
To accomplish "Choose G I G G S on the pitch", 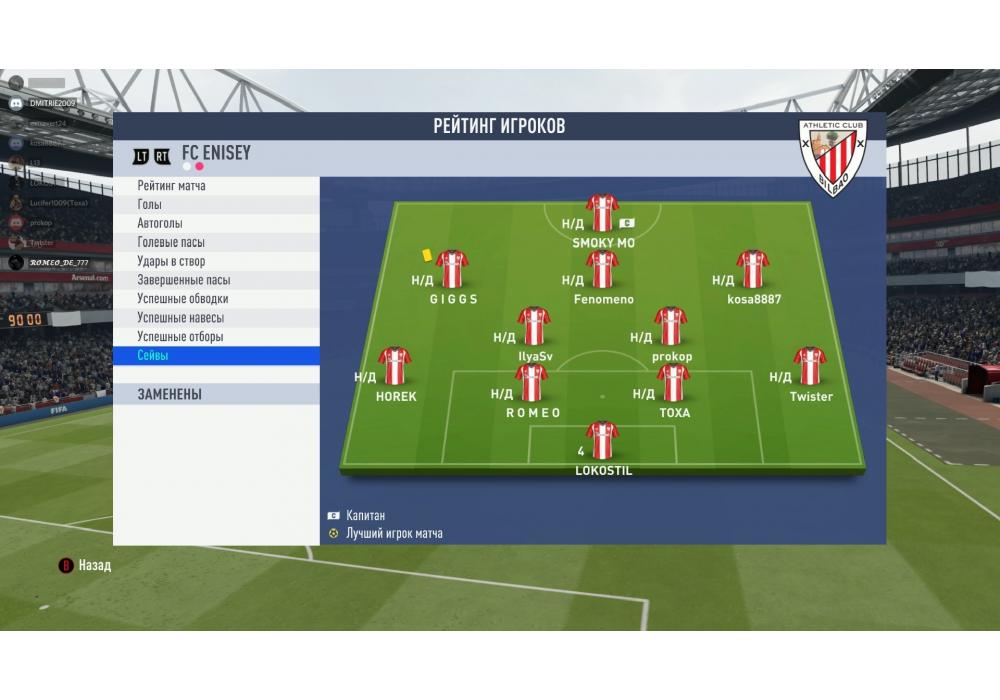I will [452, 269].
